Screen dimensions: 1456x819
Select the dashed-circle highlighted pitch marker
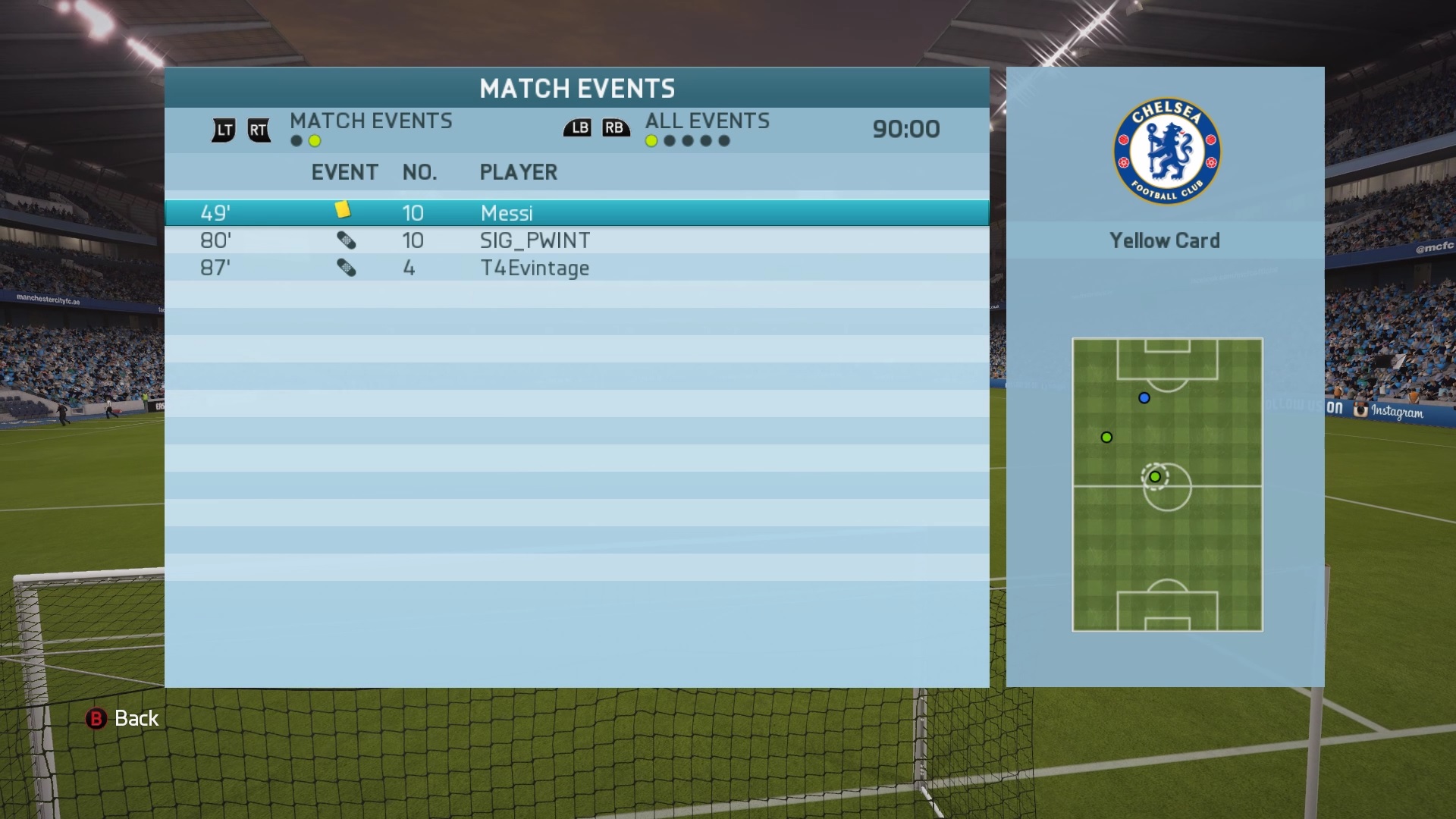[1155, 477]
